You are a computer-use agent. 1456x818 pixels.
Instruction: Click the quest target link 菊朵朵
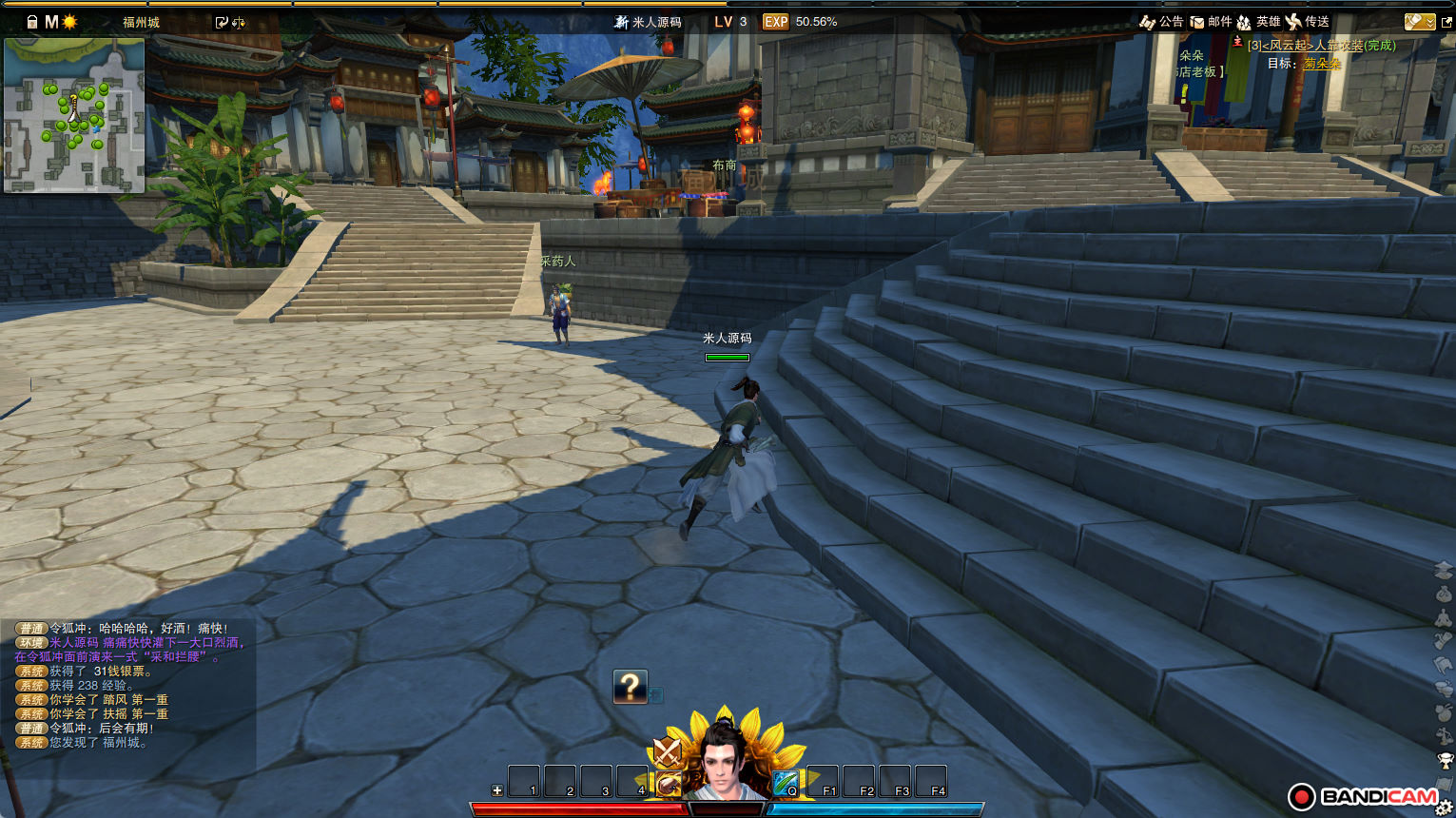tap(1322, 63)
